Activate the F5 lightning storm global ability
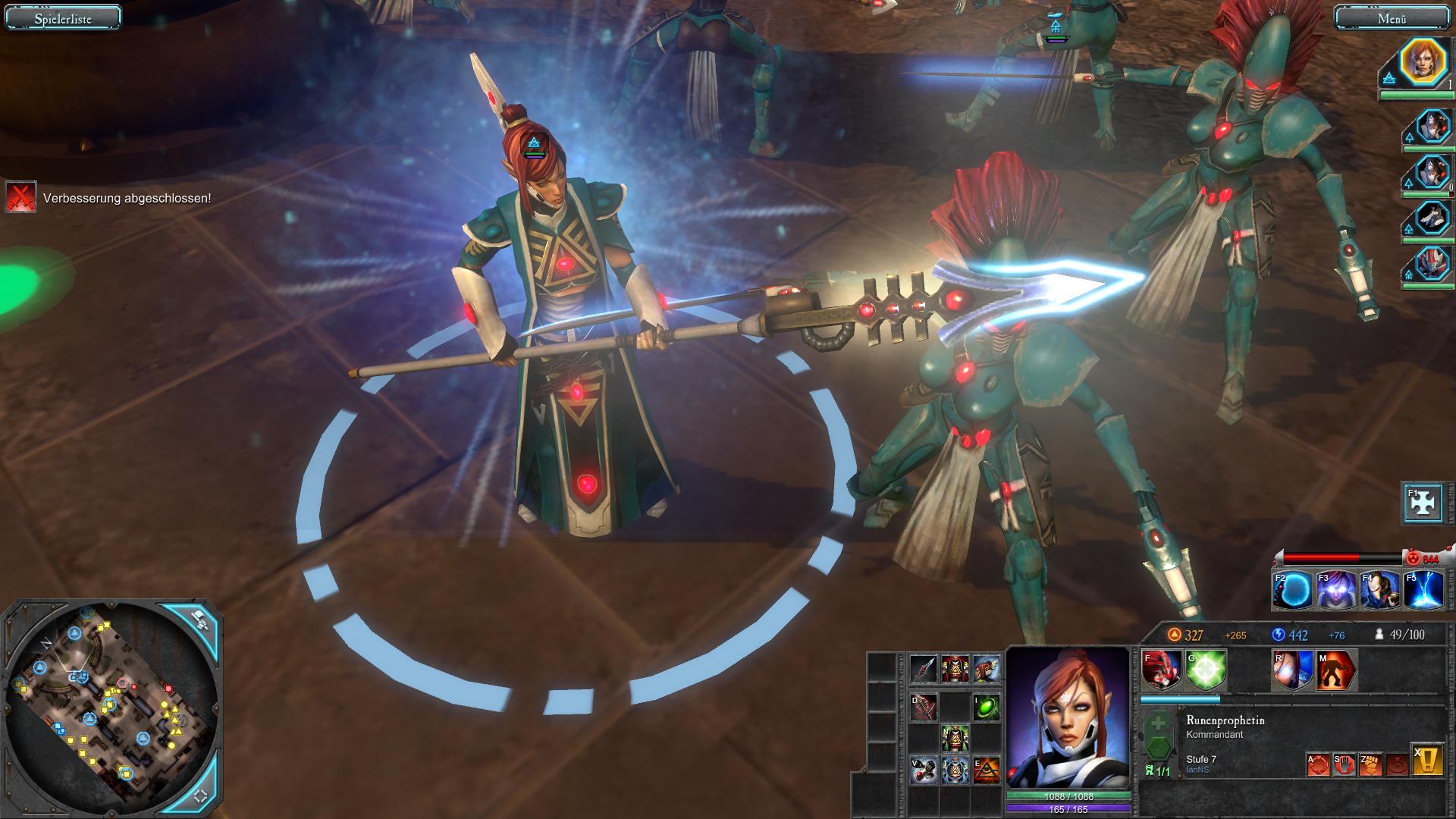 point(1423,591)
